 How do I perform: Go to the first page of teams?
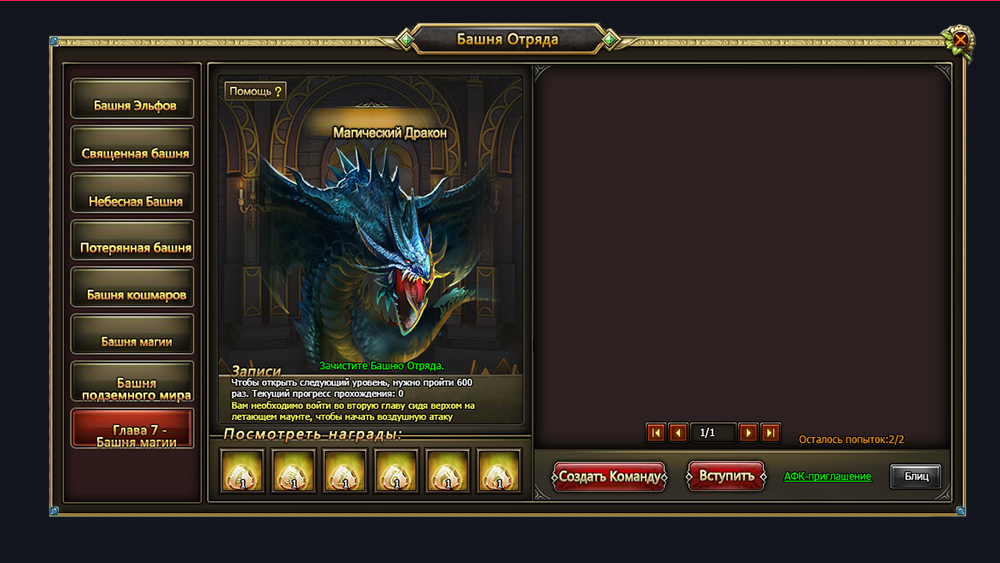[x=656, y=433]
